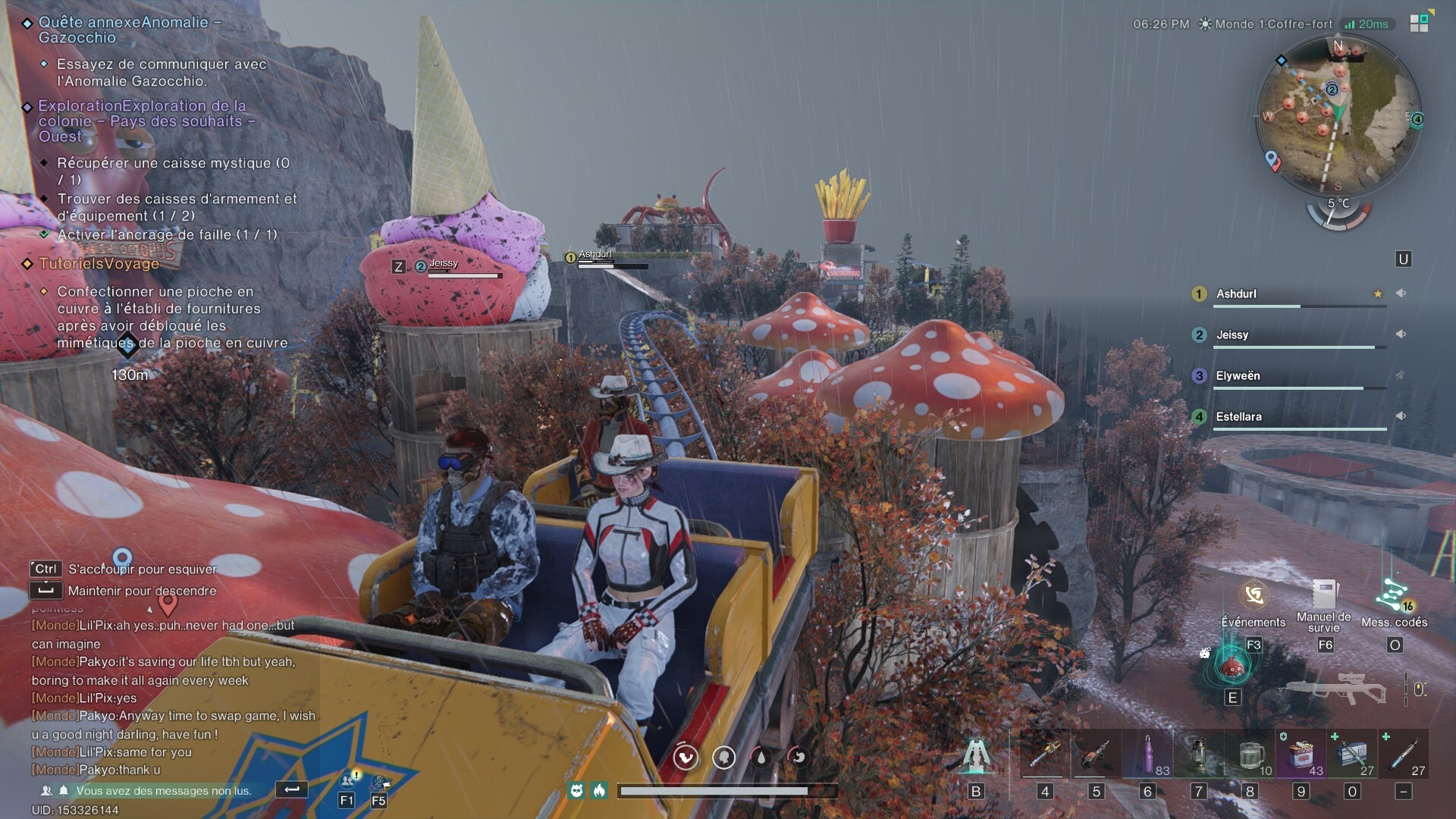Open the Manuel de survie notebook
1456x819 pixels.
click(x=1324, y=596)
